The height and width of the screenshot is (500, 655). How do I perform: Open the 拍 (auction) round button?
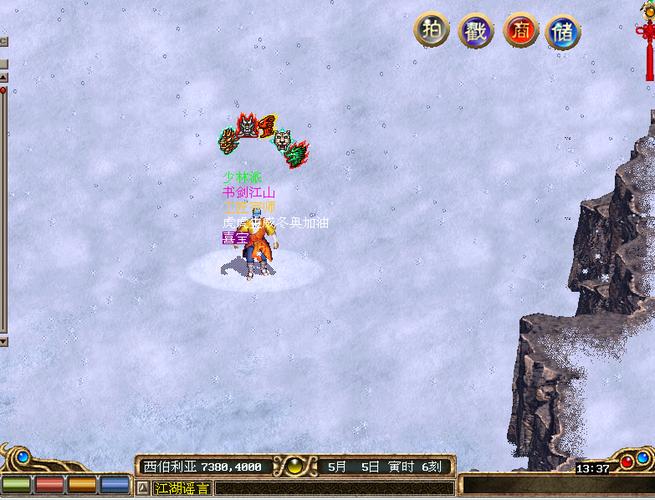[x=431, y=31]
